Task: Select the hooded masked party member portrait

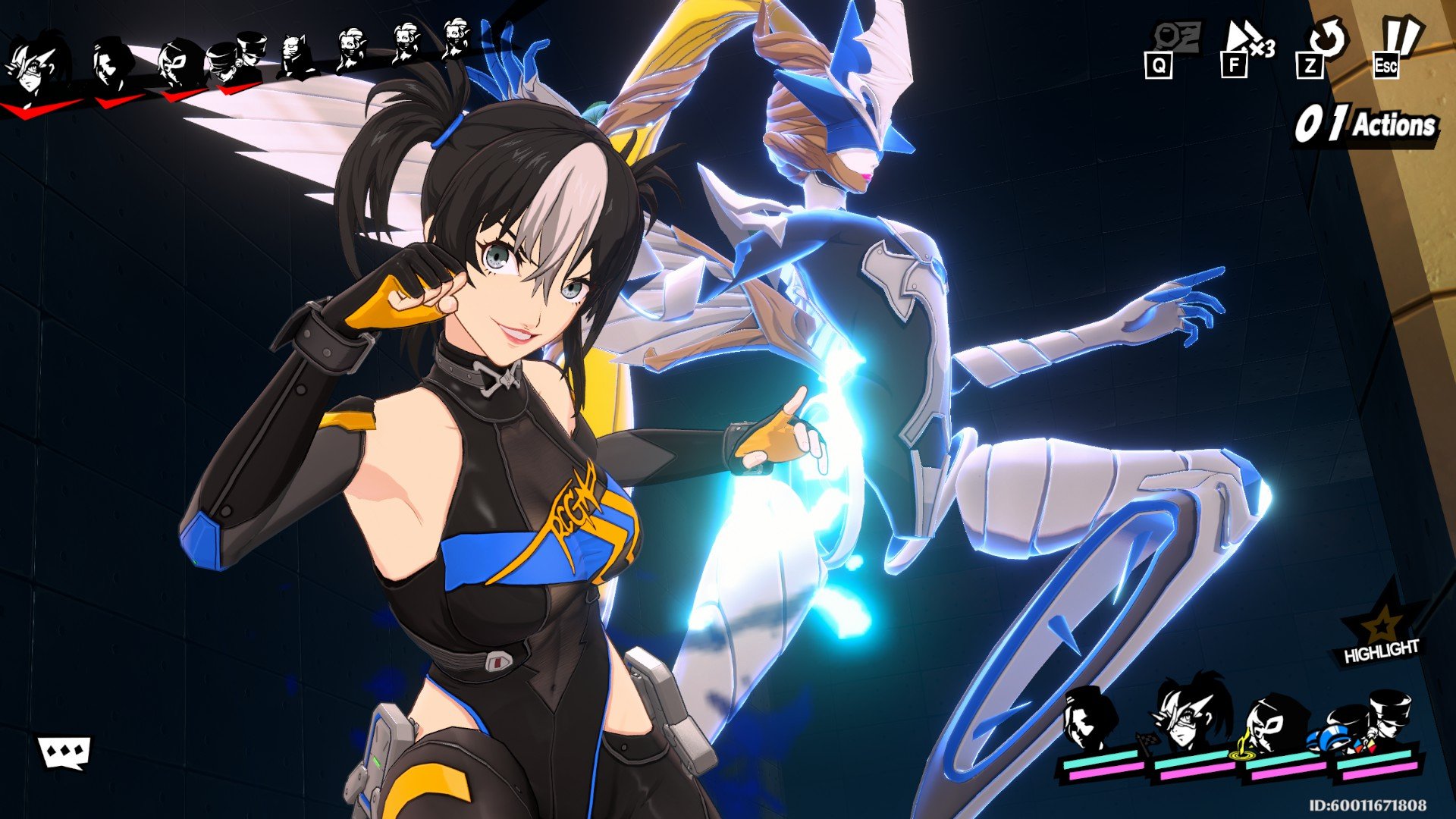Action: 1279,724
